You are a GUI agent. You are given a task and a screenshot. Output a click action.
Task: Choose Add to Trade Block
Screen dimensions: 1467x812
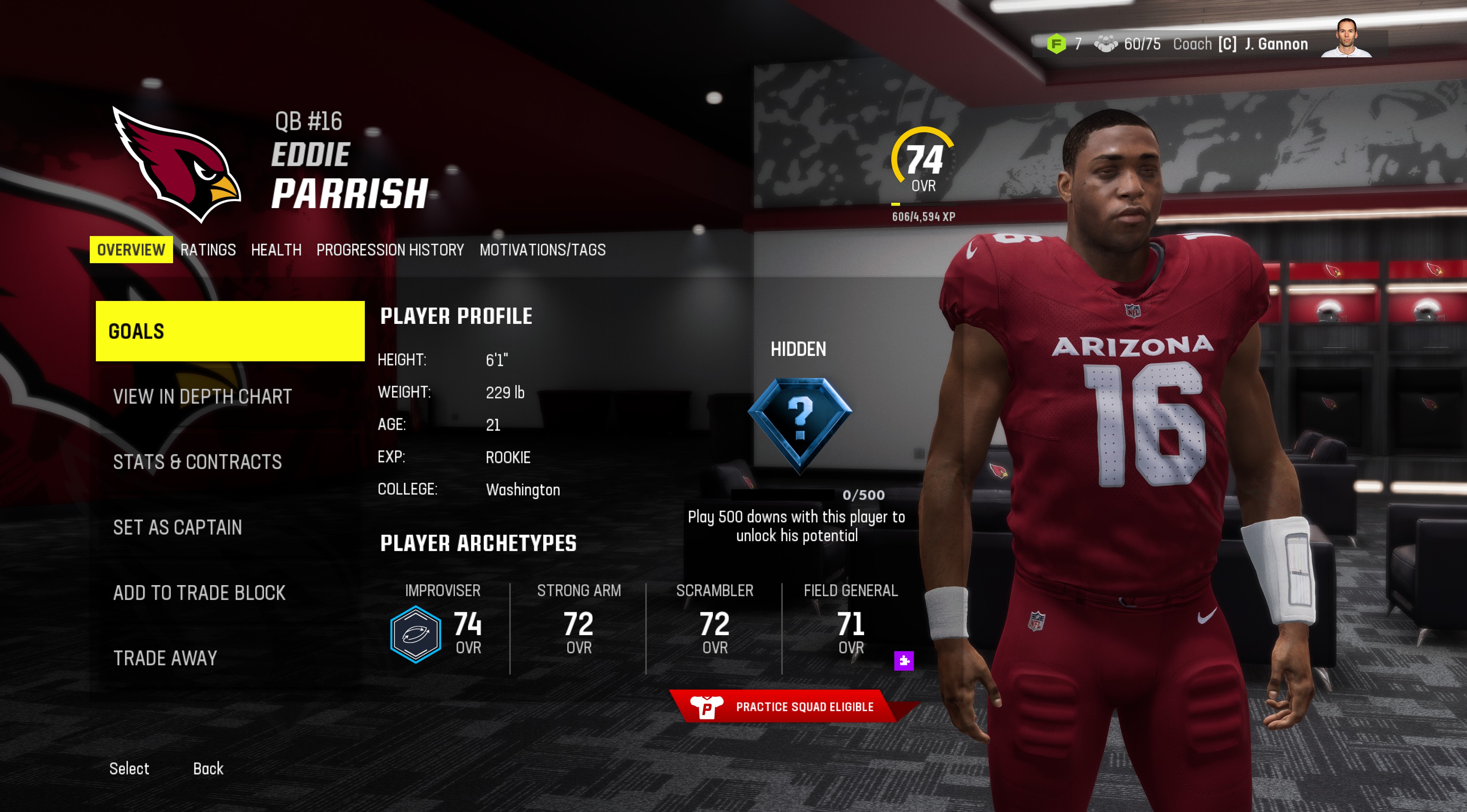pyautogui.click(x=199, y=593)
